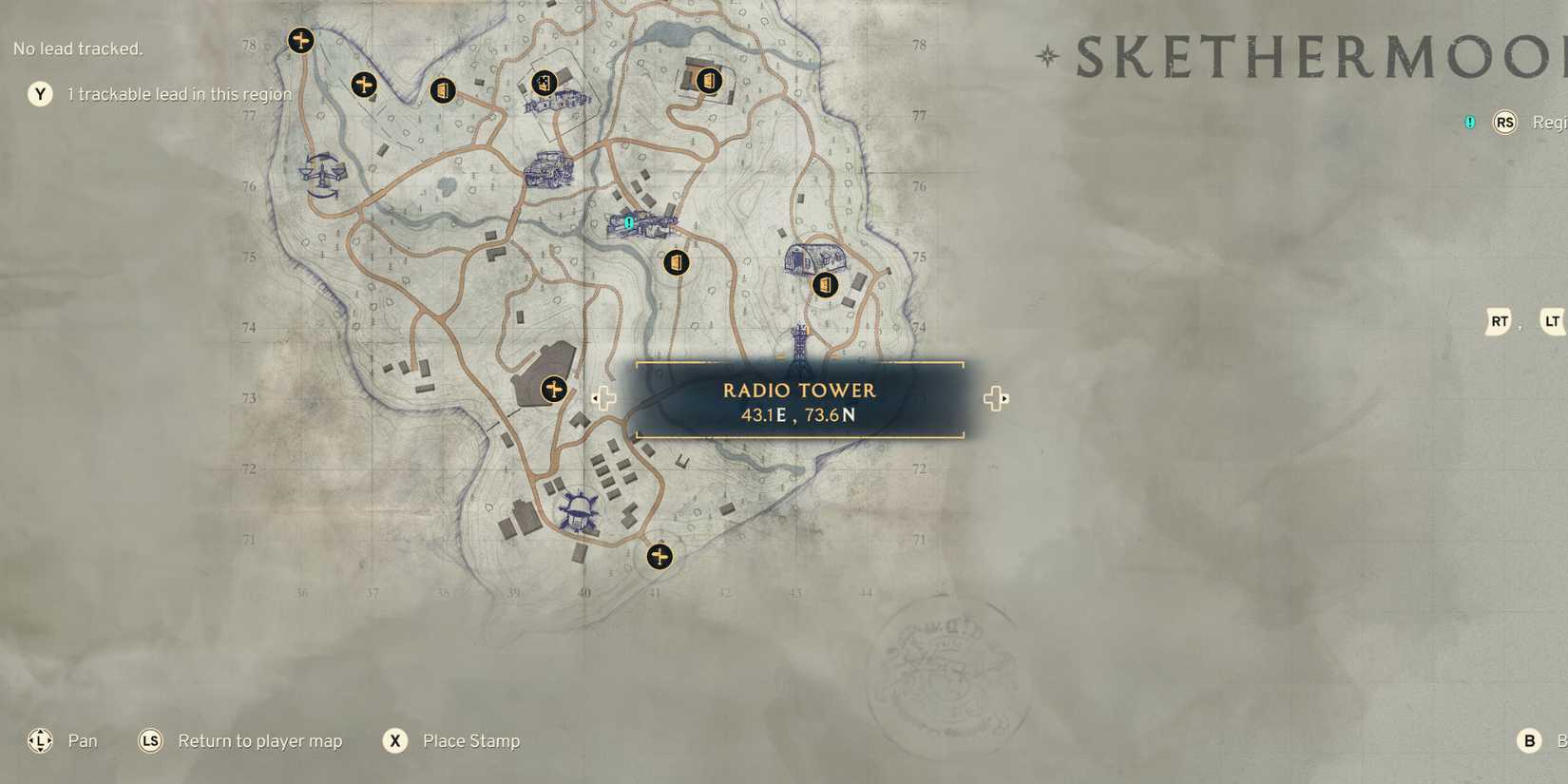Viewport: 1568px width, 784px height.
Task: Open the Region view via RS
Action: tap(1504, 123)
